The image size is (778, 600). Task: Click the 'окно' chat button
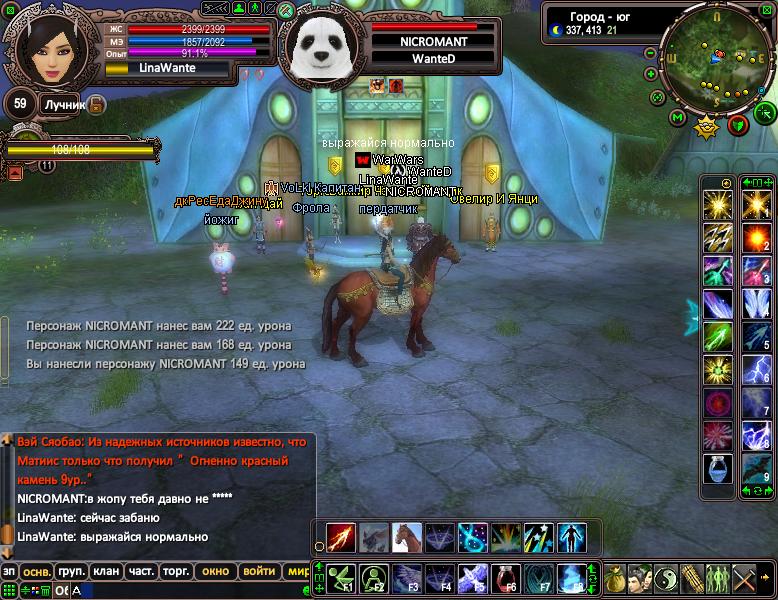215,571
